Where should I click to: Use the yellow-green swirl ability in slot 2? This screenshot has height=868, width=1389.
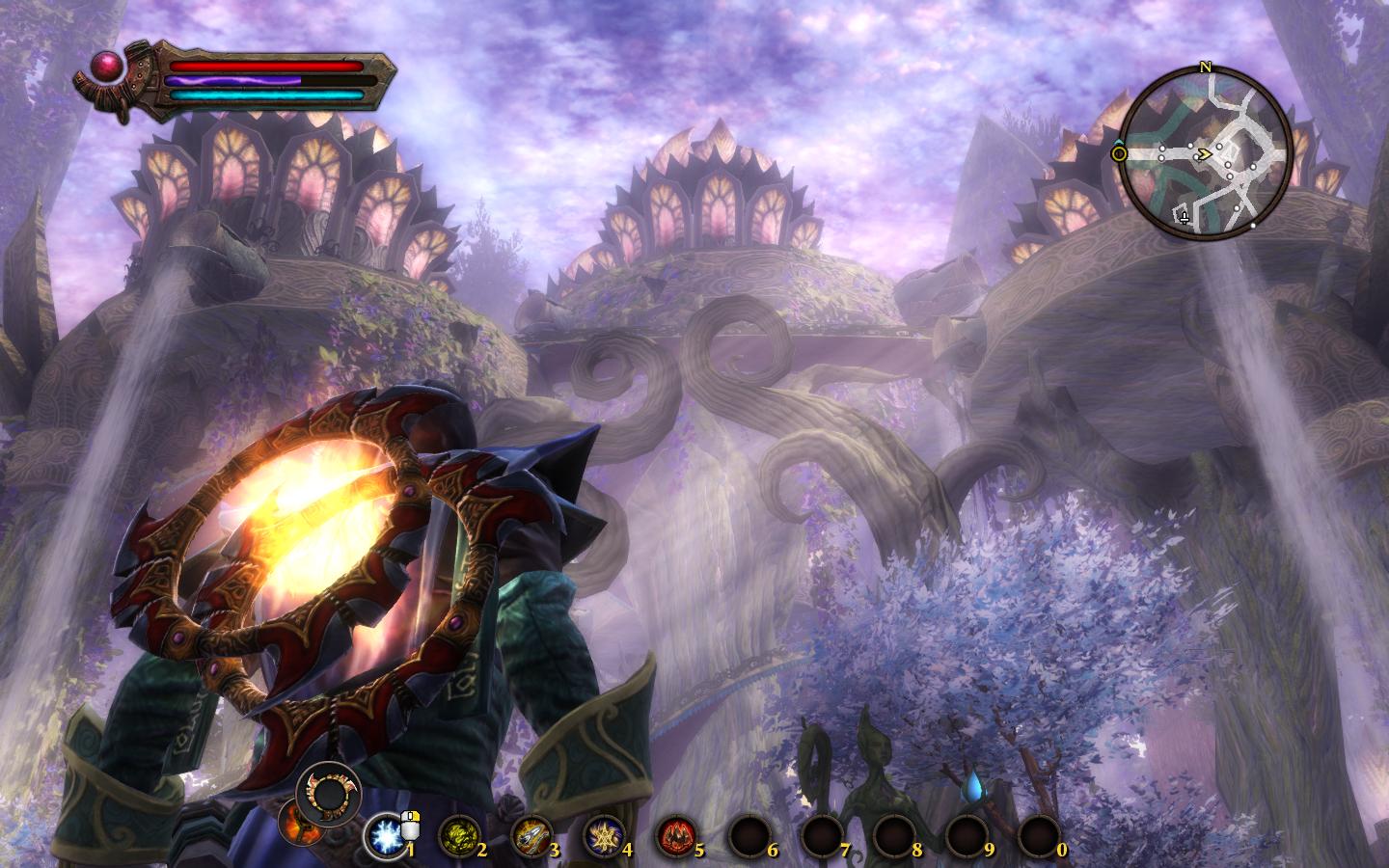[457, 835]
